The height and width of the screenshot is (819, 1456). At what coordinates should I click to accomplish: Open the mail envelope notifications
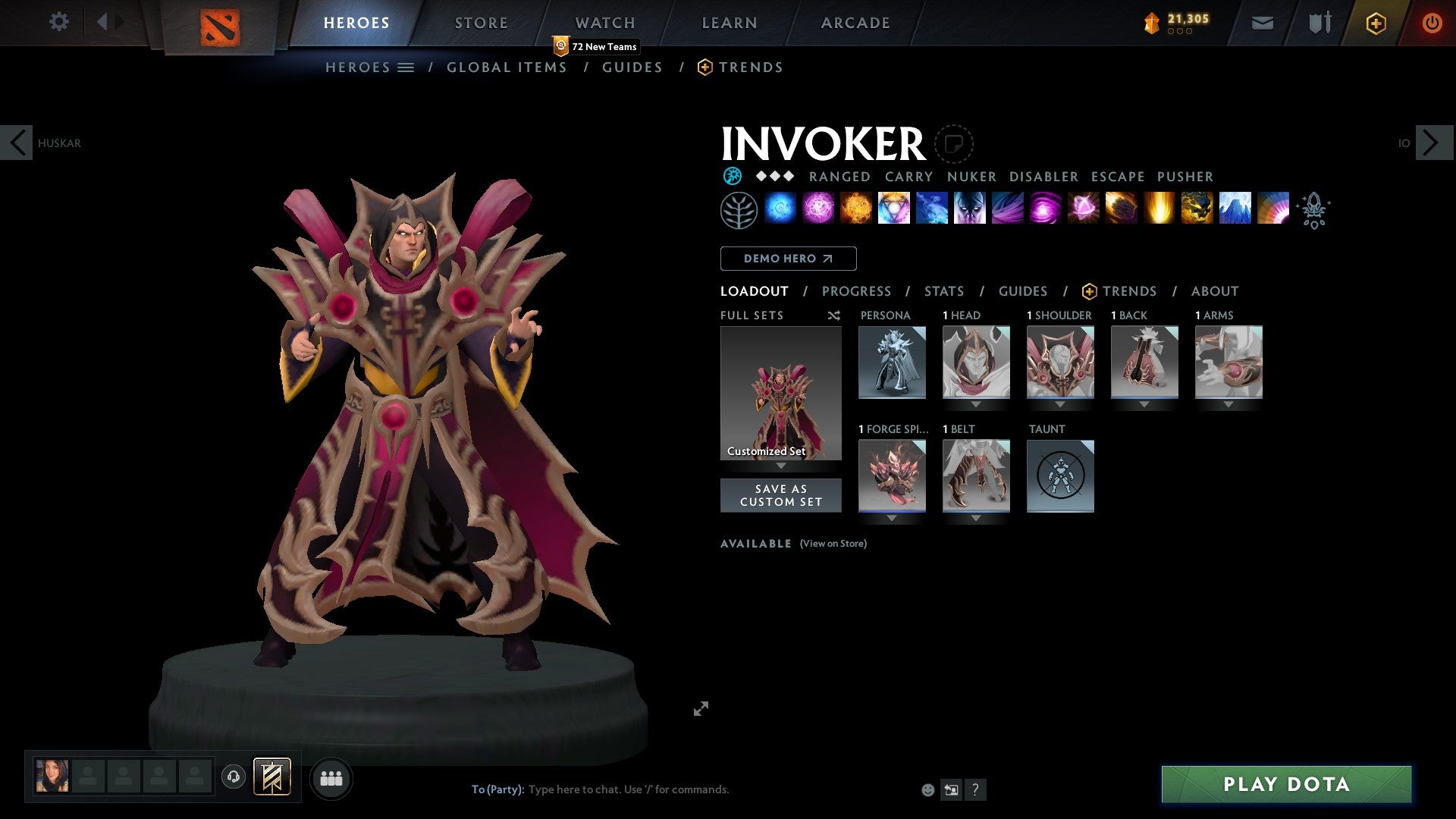(x=1262, y=22)
